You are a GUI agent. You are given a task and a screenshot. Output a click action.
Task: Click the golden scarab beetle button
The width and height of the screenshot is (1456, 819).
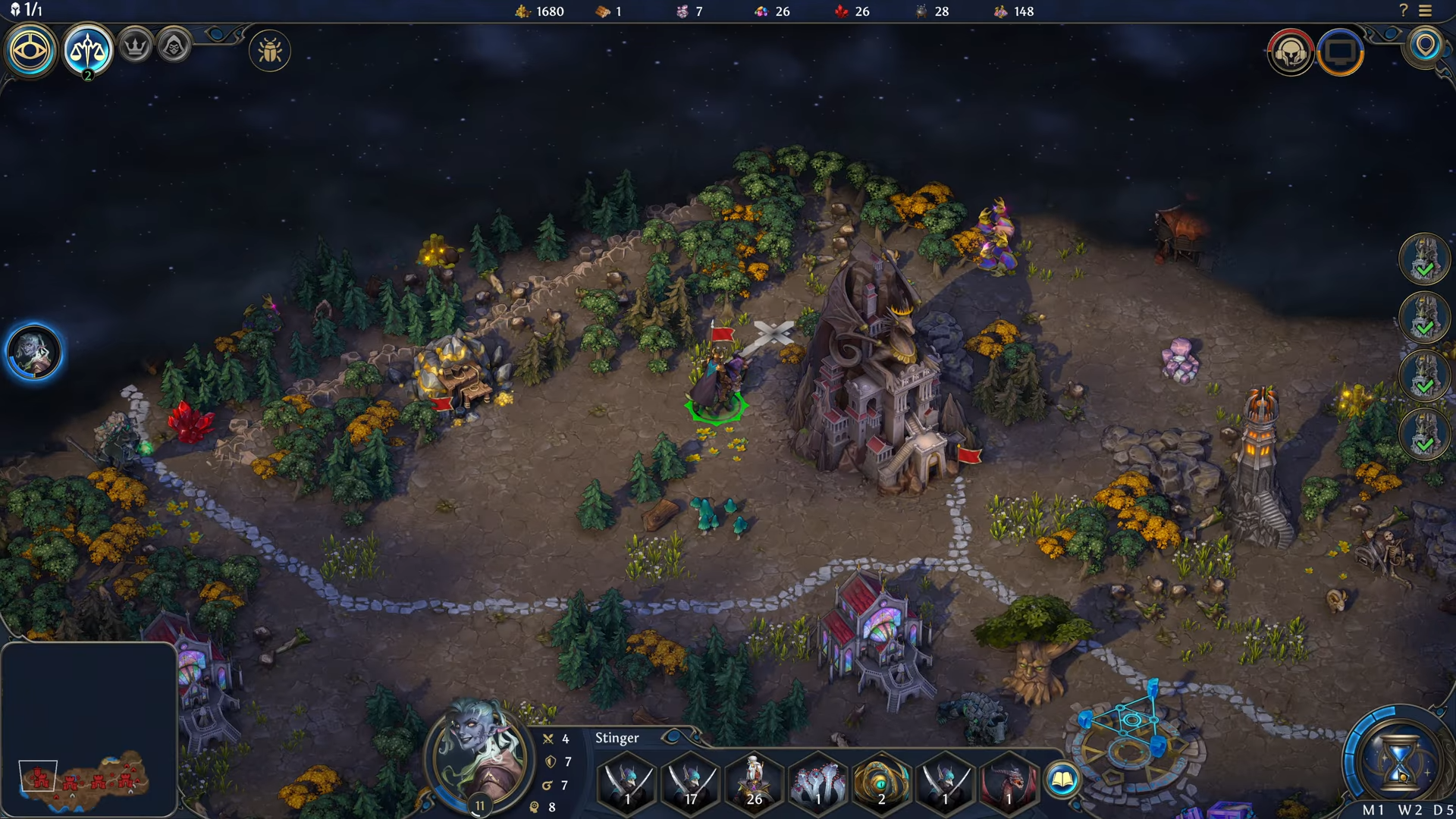coord(270,52)
